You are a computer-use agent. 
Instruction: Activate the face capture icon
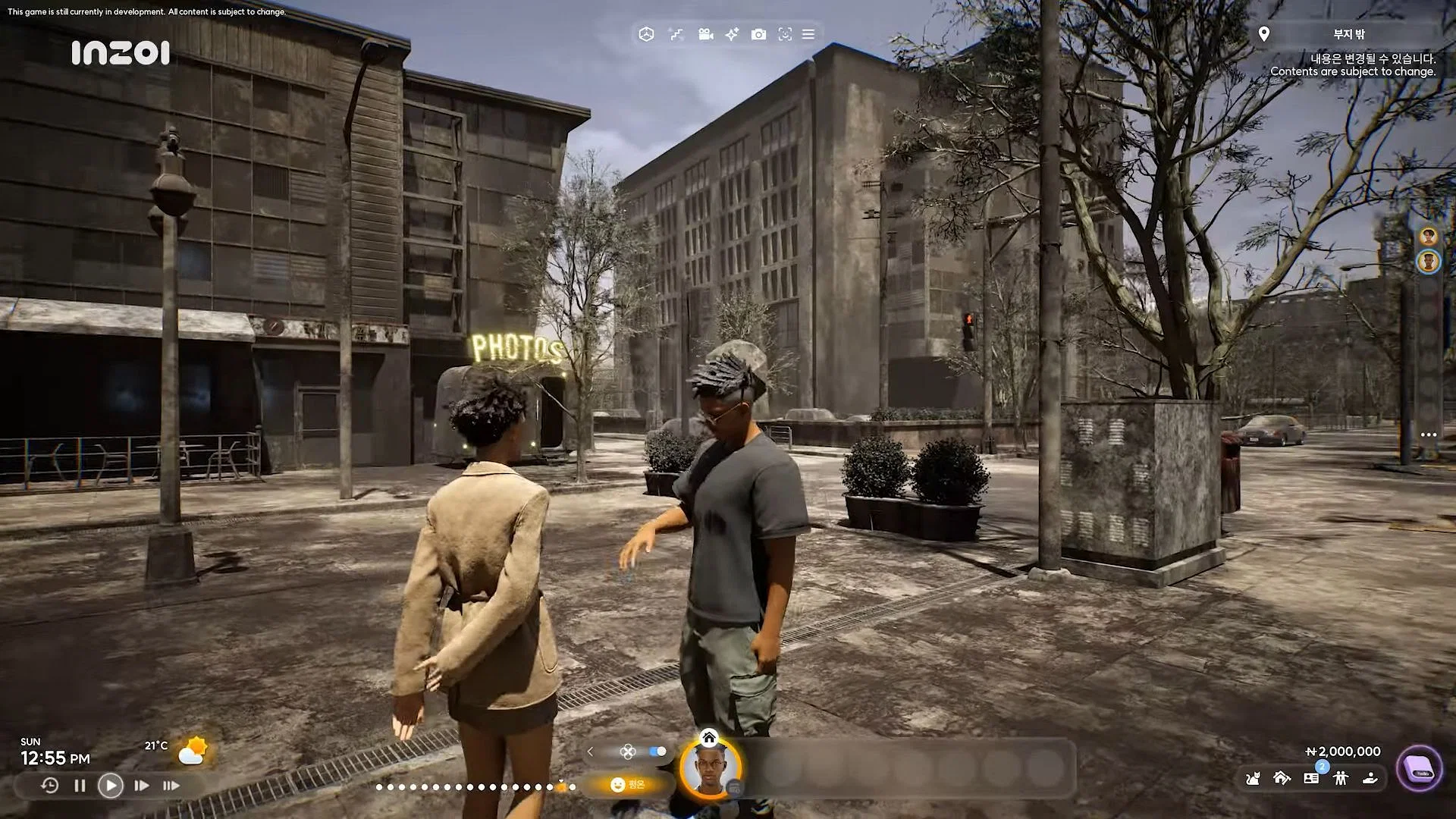click(x=785, y=34)
